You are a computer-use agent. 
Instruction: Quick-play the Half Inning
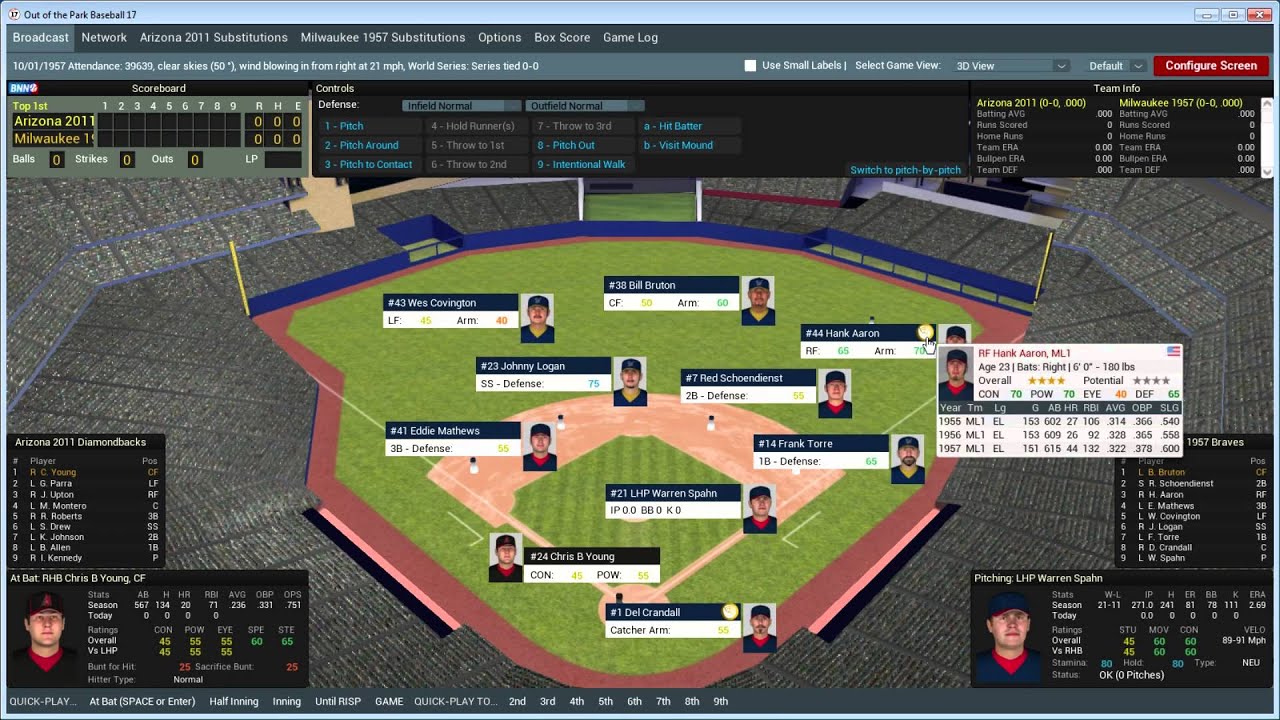tap(234, 701)
